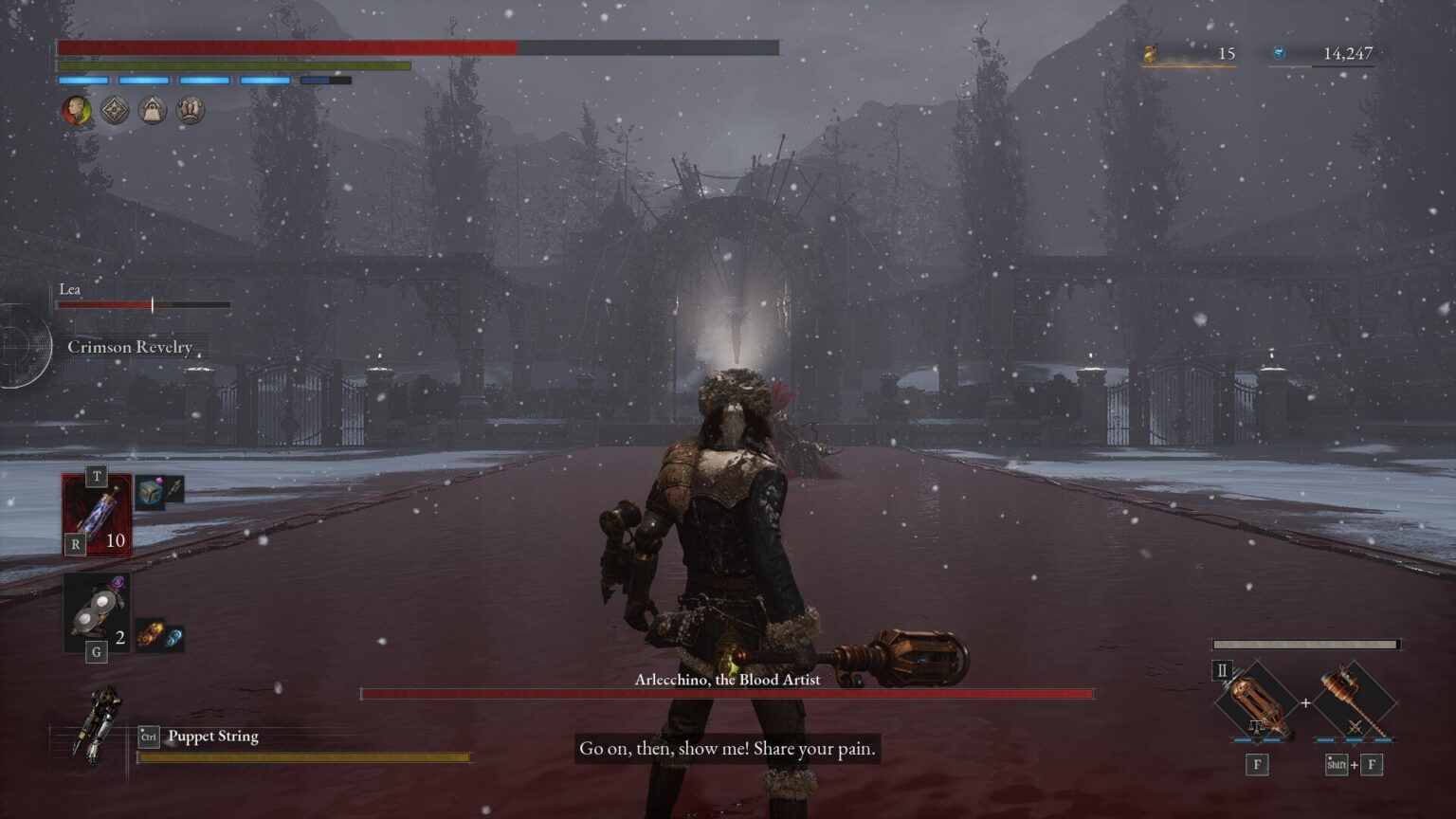This screenshot has height=819, width=1456.
Task: Click the F key prompt below the blade
Action: (1255, 765)
